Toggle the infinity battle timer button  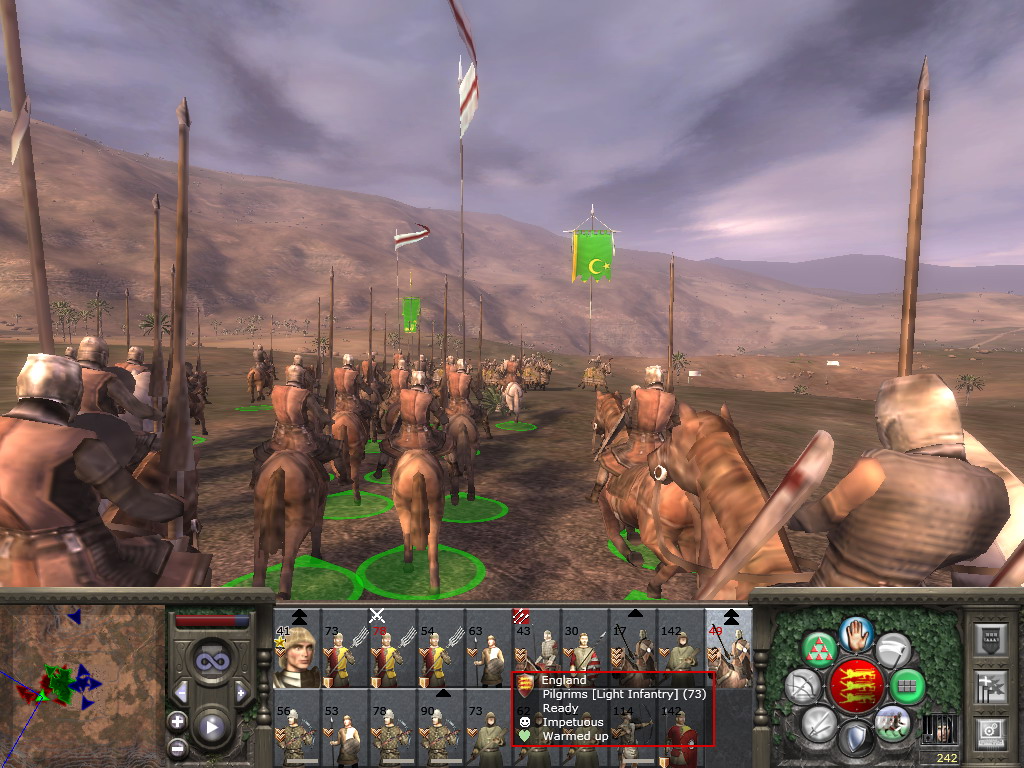[x=211, y=663]
